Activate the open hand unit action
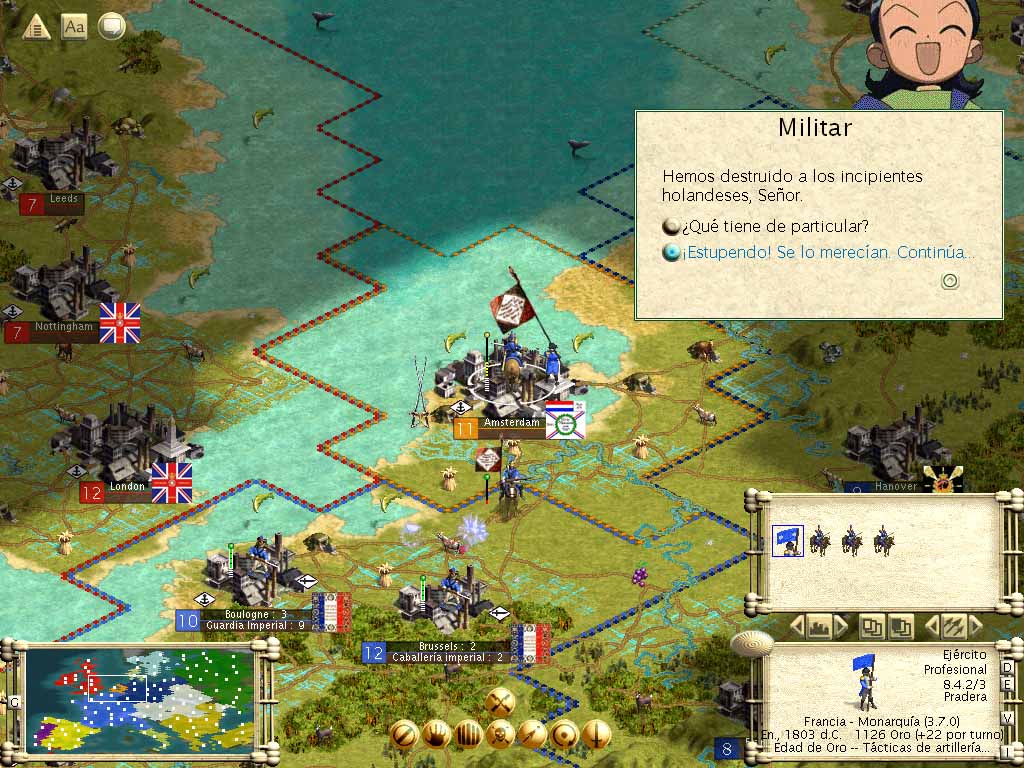This screenshot has width=1024, height=768. click(436, 735)
